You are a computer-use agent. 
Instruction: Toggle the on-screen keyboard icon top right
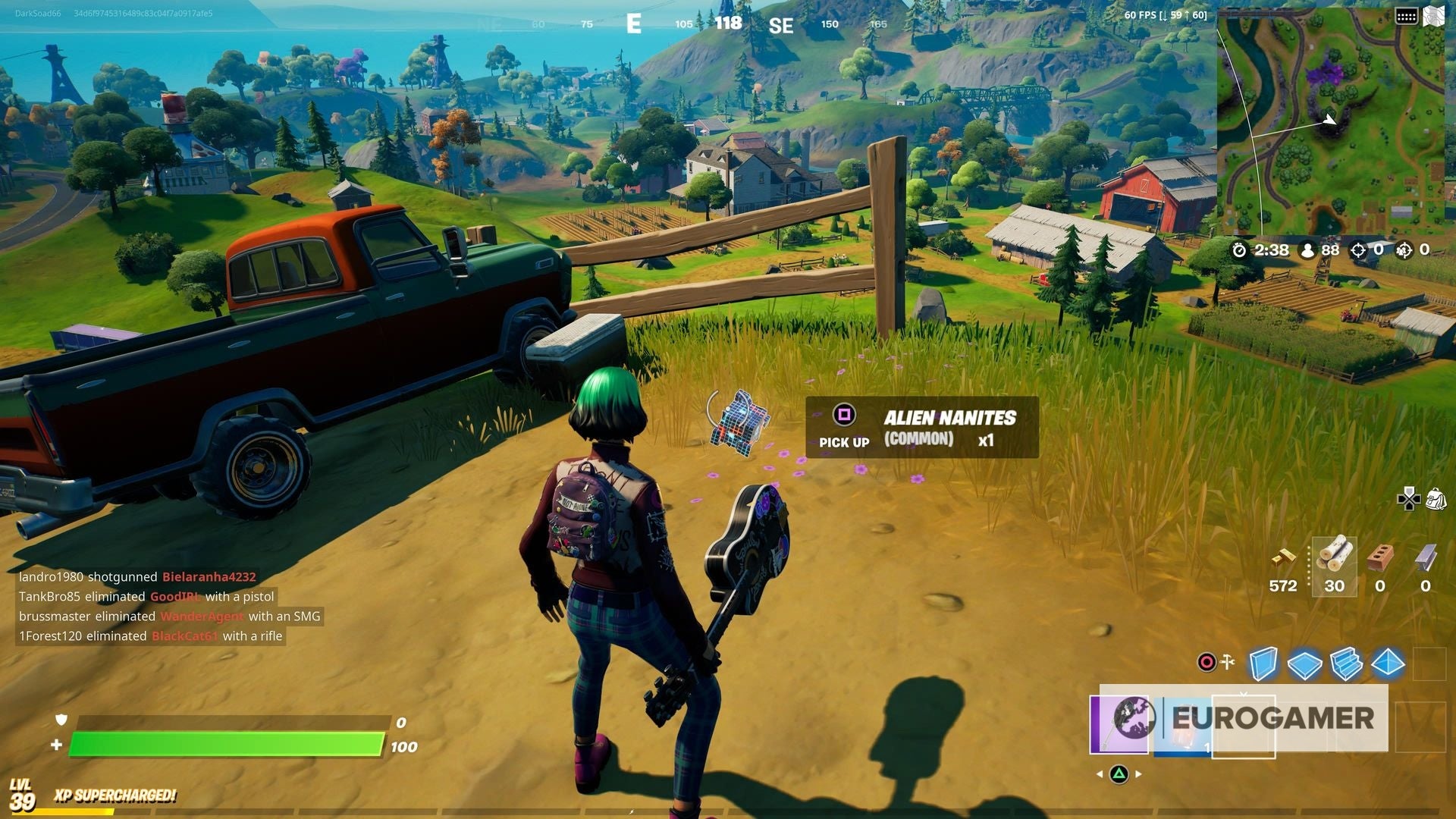click(x=1407, y=14)
